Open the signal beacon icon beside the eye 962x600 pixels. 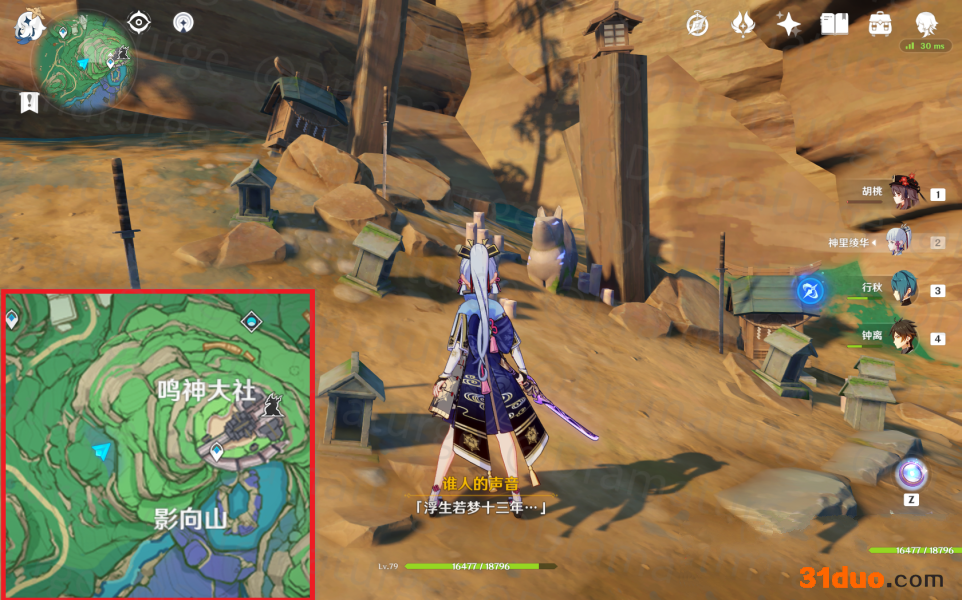pyautogui.click(x=183, y=22)
